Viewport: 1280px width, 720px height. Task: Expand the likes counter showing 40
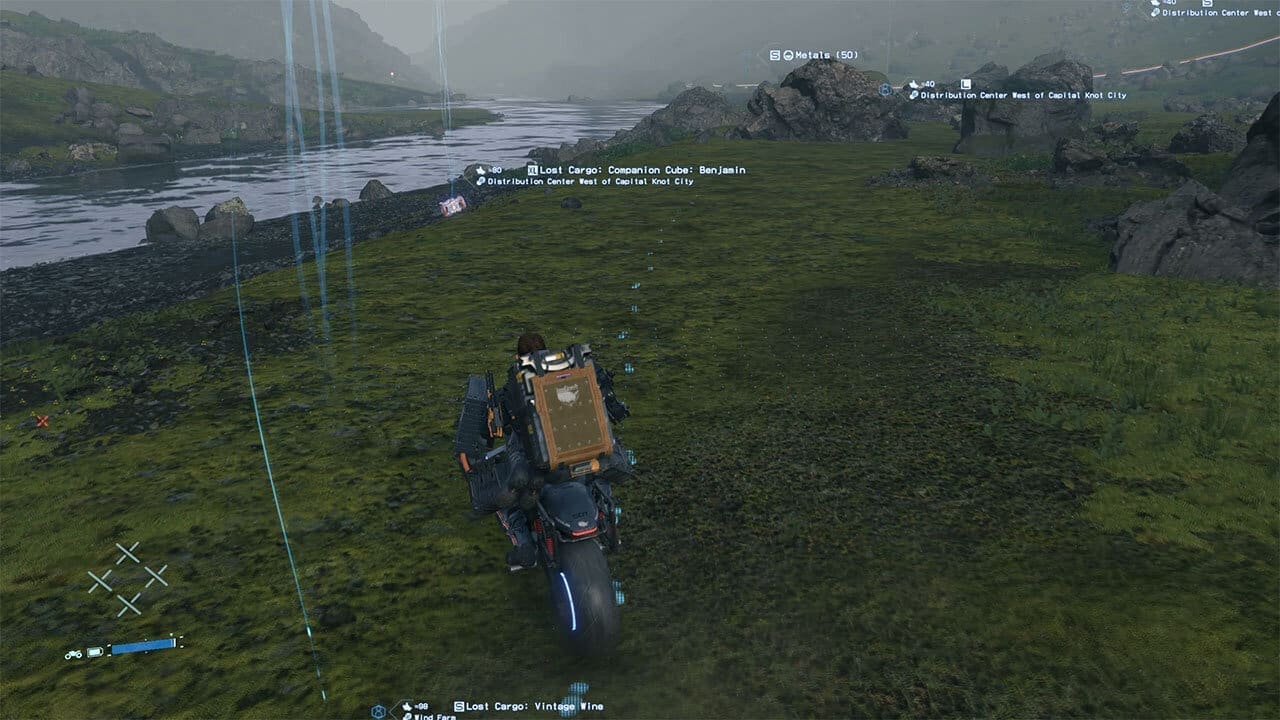tap(920, 84)
